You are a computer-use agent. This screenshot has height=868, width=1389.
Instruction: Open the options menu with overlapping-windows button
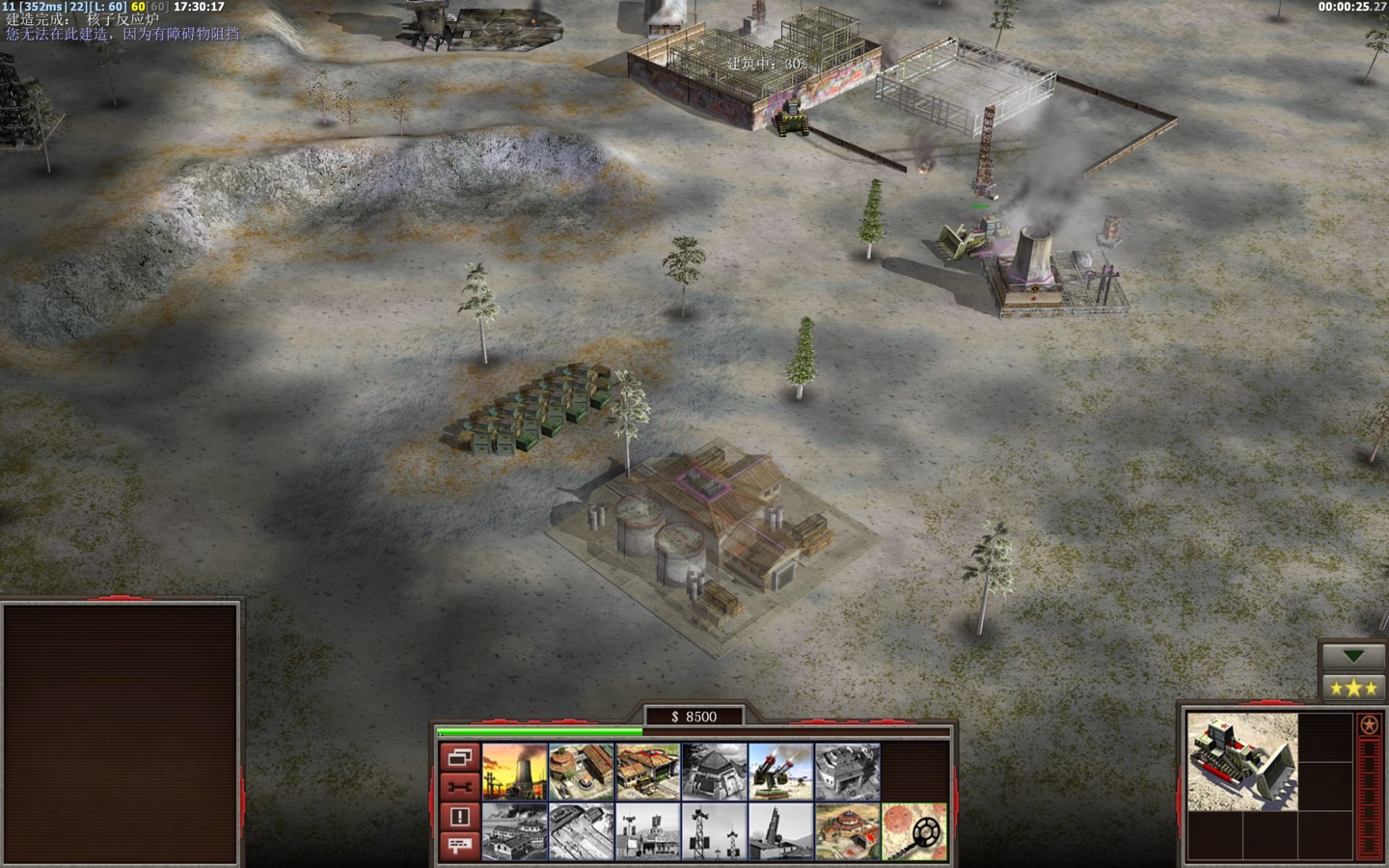tap(459, 757)
